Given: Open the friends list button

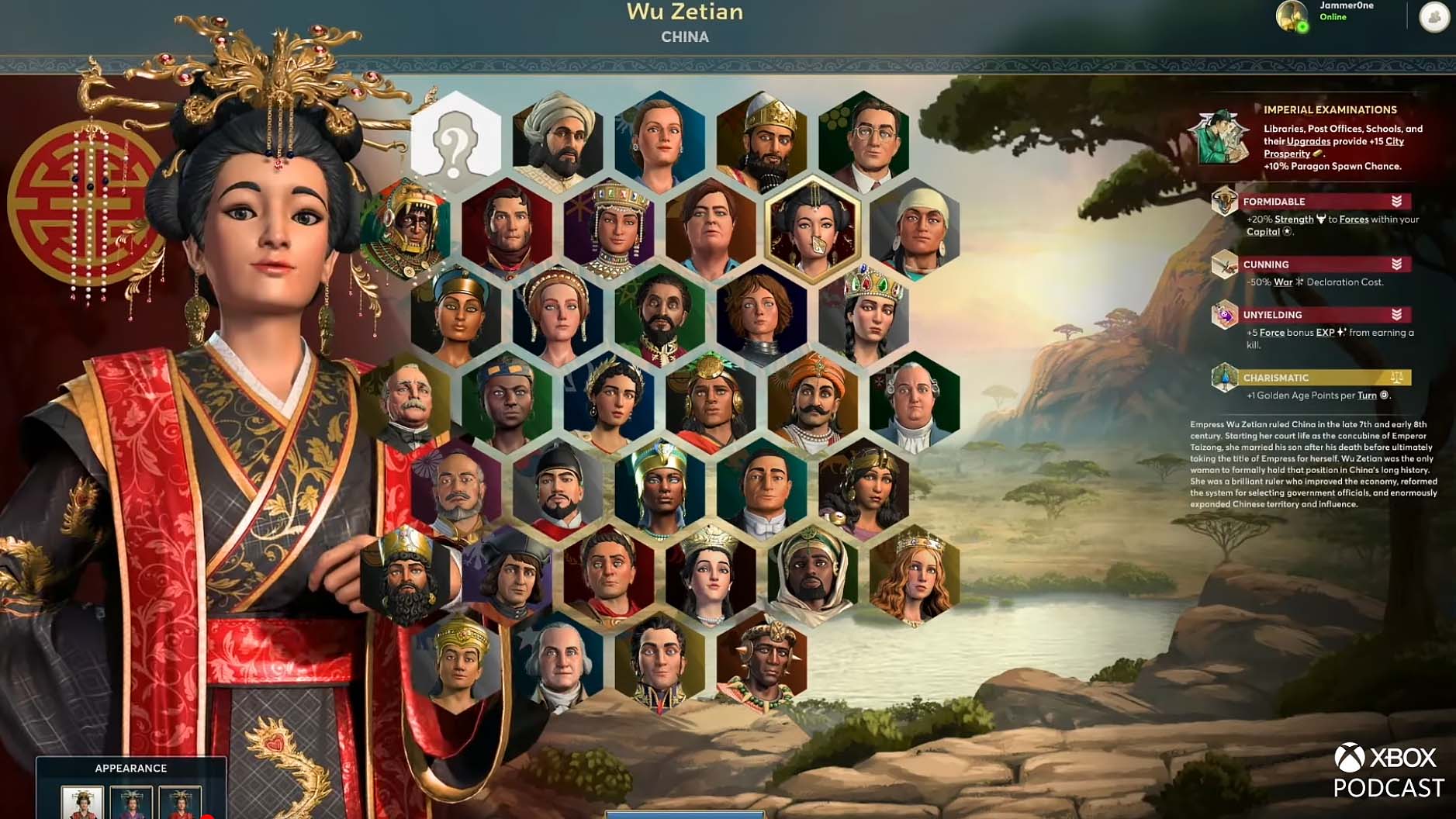Looking at the screenshot, I should (x=1434, y=17).
